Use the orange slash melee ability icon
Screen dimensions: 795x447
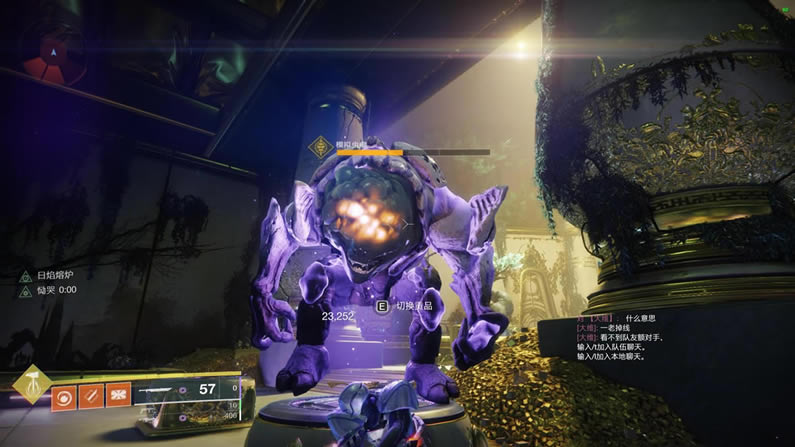click(91, 396)
